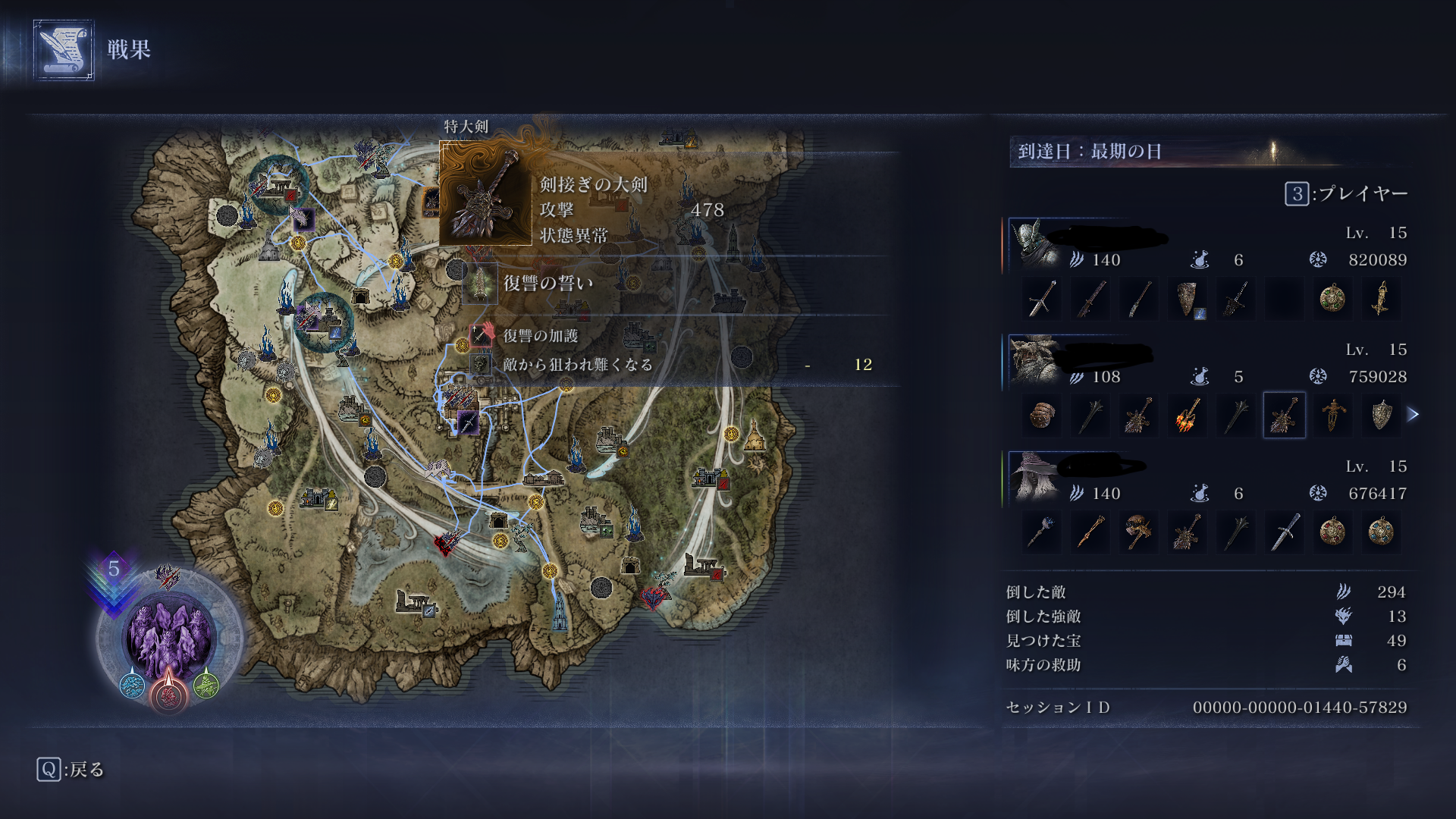Select the red-gem round talisman slot
The image size is (1456, 819).
(1332, 532)
